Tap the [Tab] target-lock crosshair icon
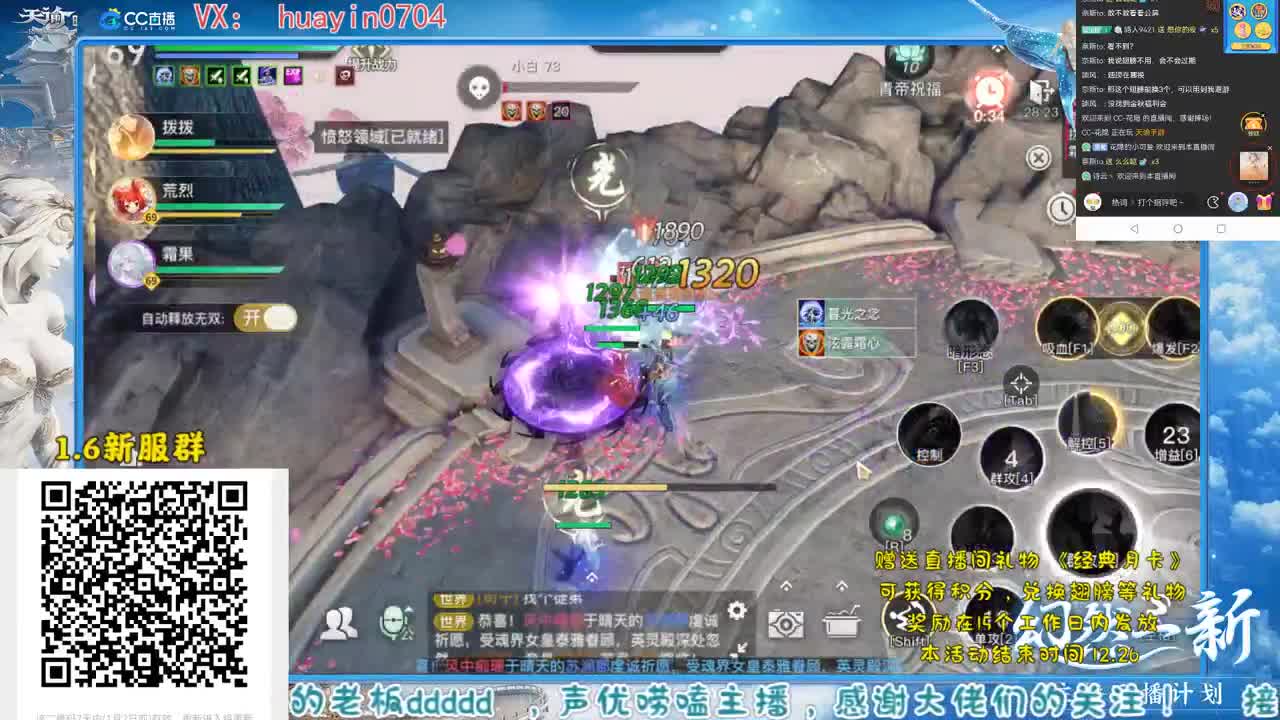 [1021, 383]
